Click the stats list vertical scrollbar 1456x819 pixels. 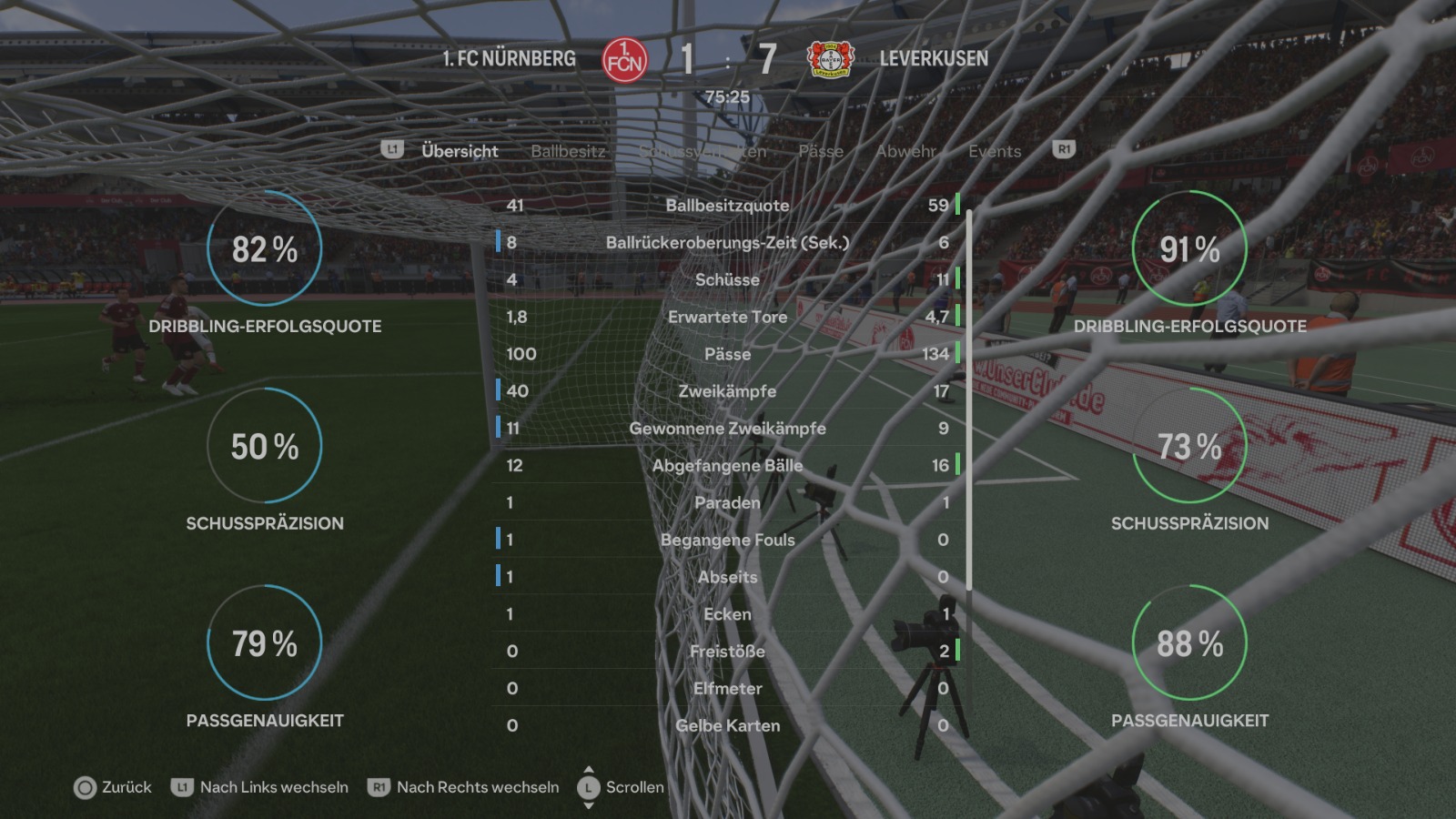pos(969,400)
